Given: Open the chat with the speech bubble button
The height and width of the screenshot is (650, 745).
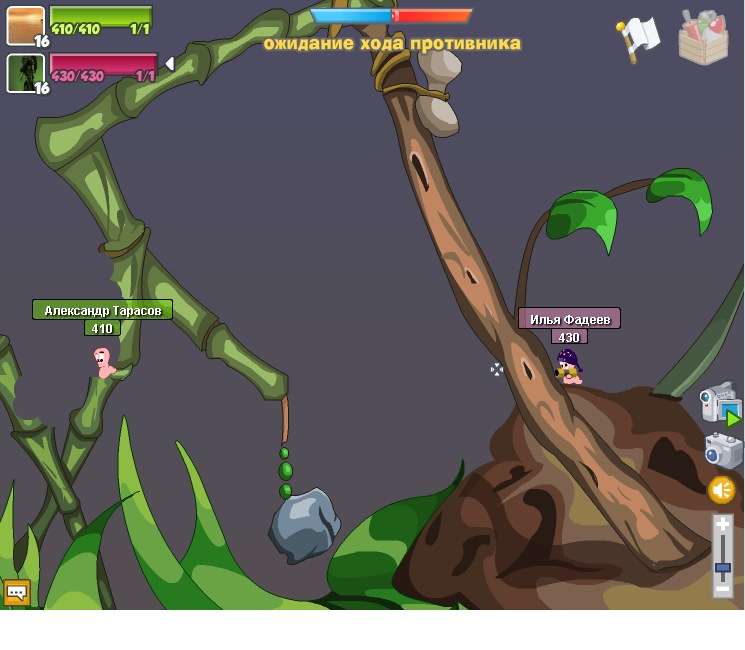Looking at the screenshot, I should tap(16, 592).
